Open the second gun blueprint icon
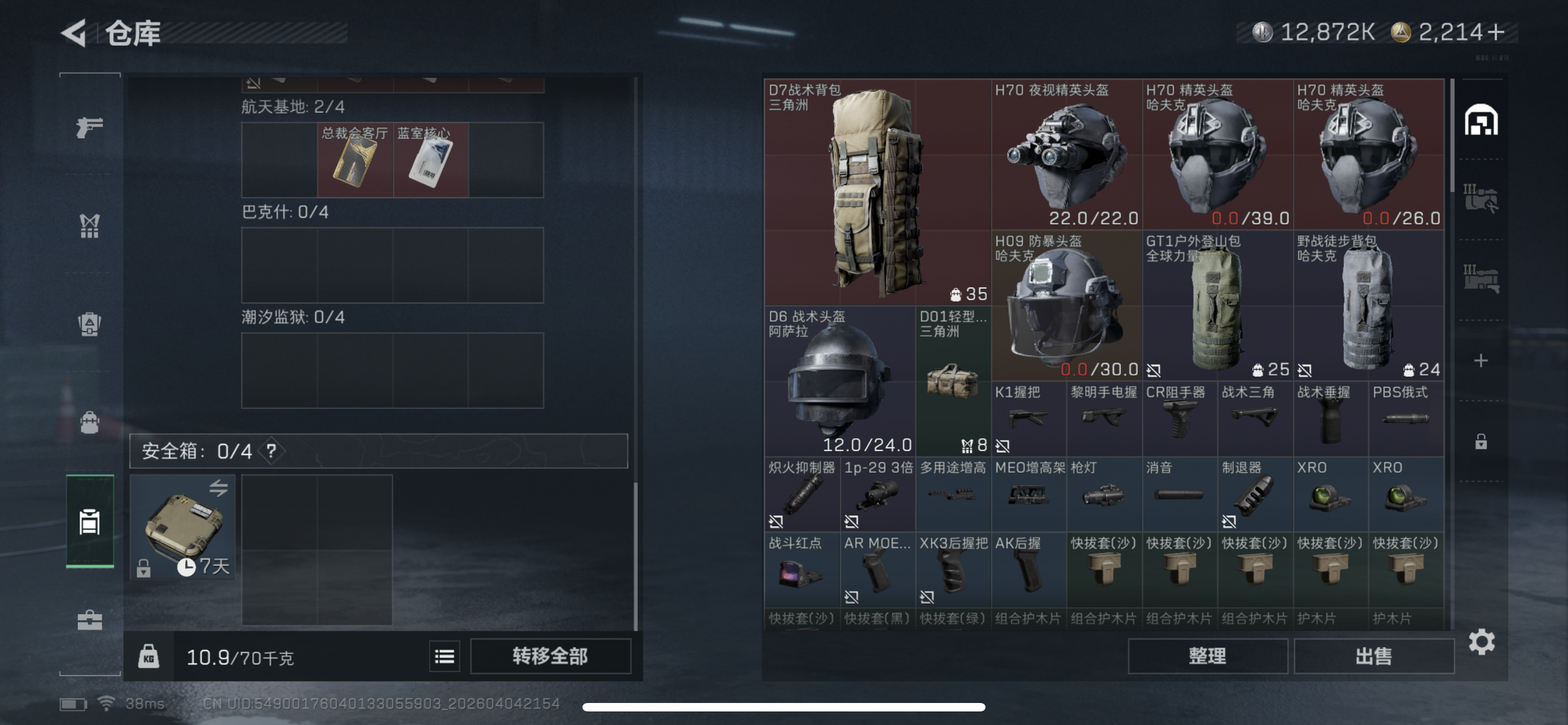Screen dimensions: 1568x725 (x=1482, y=271)
